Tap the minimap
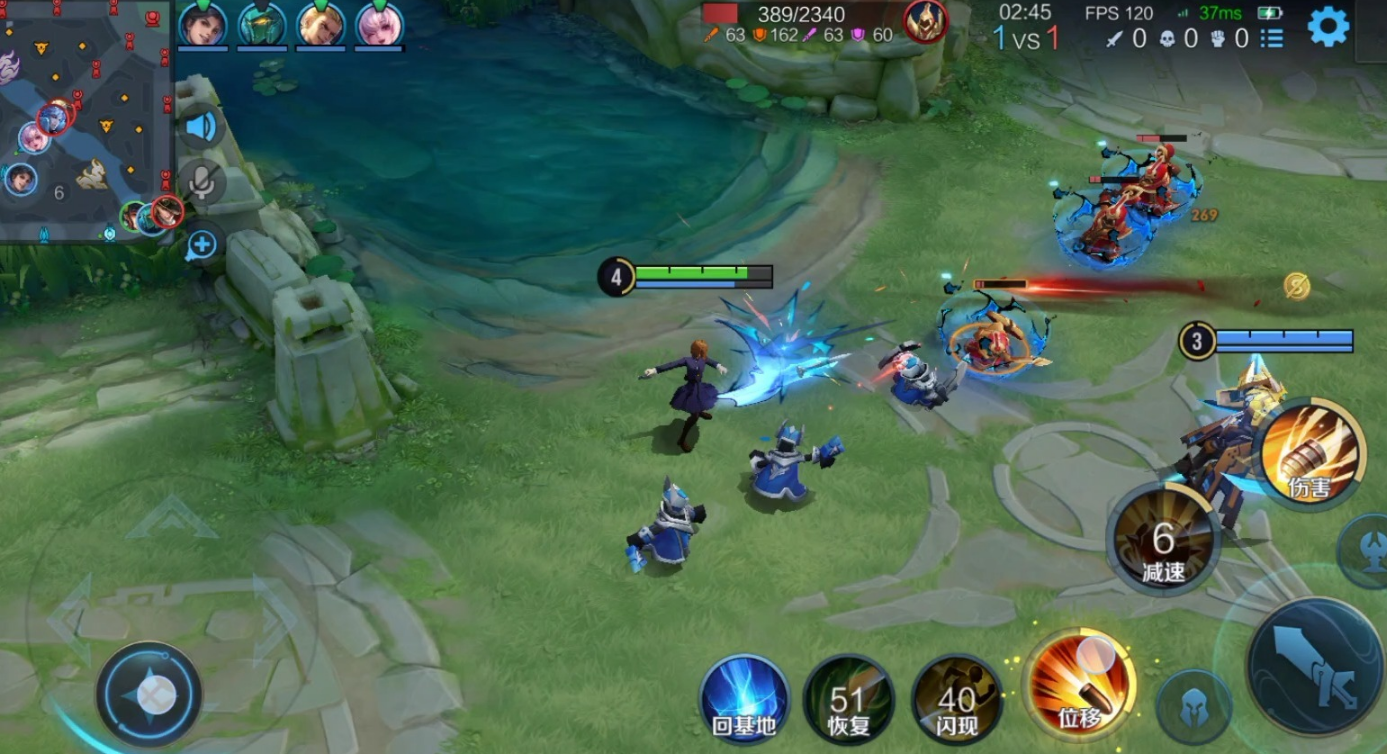This screenshot has width=1387, height=754. coord(86,120)
